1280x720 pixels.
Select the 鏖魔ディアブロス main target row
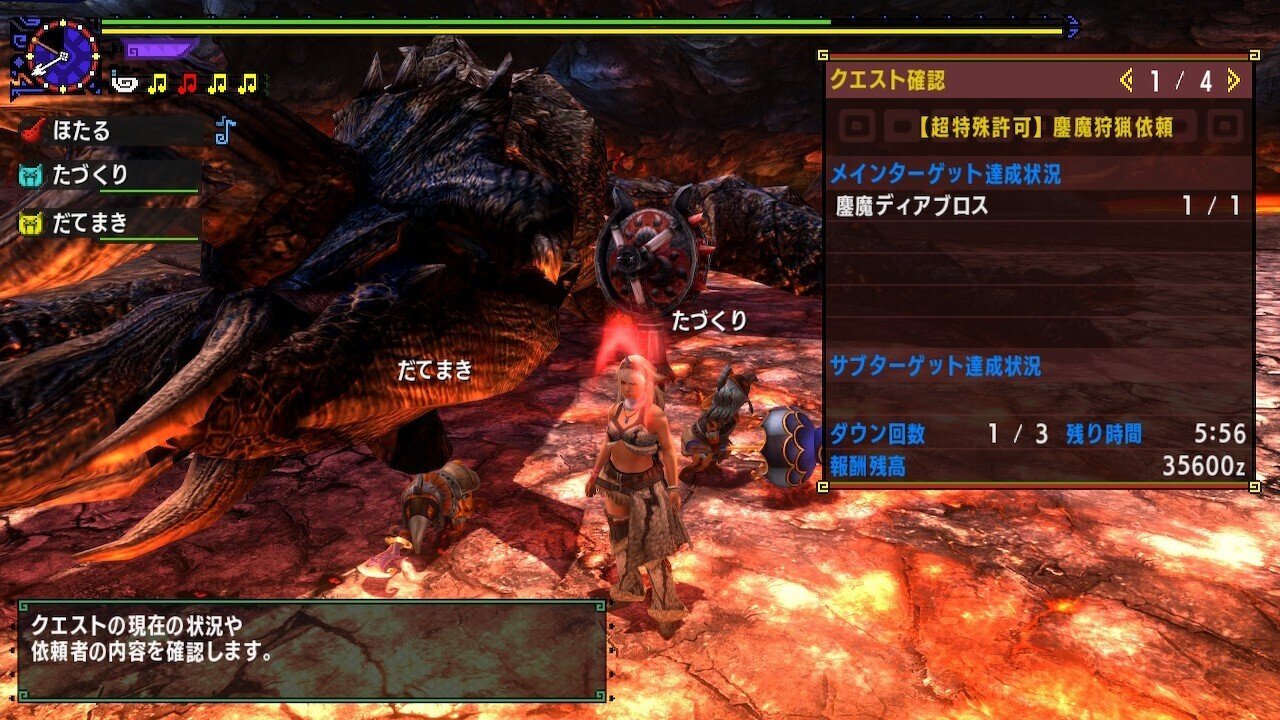[x=1038, y=206]
